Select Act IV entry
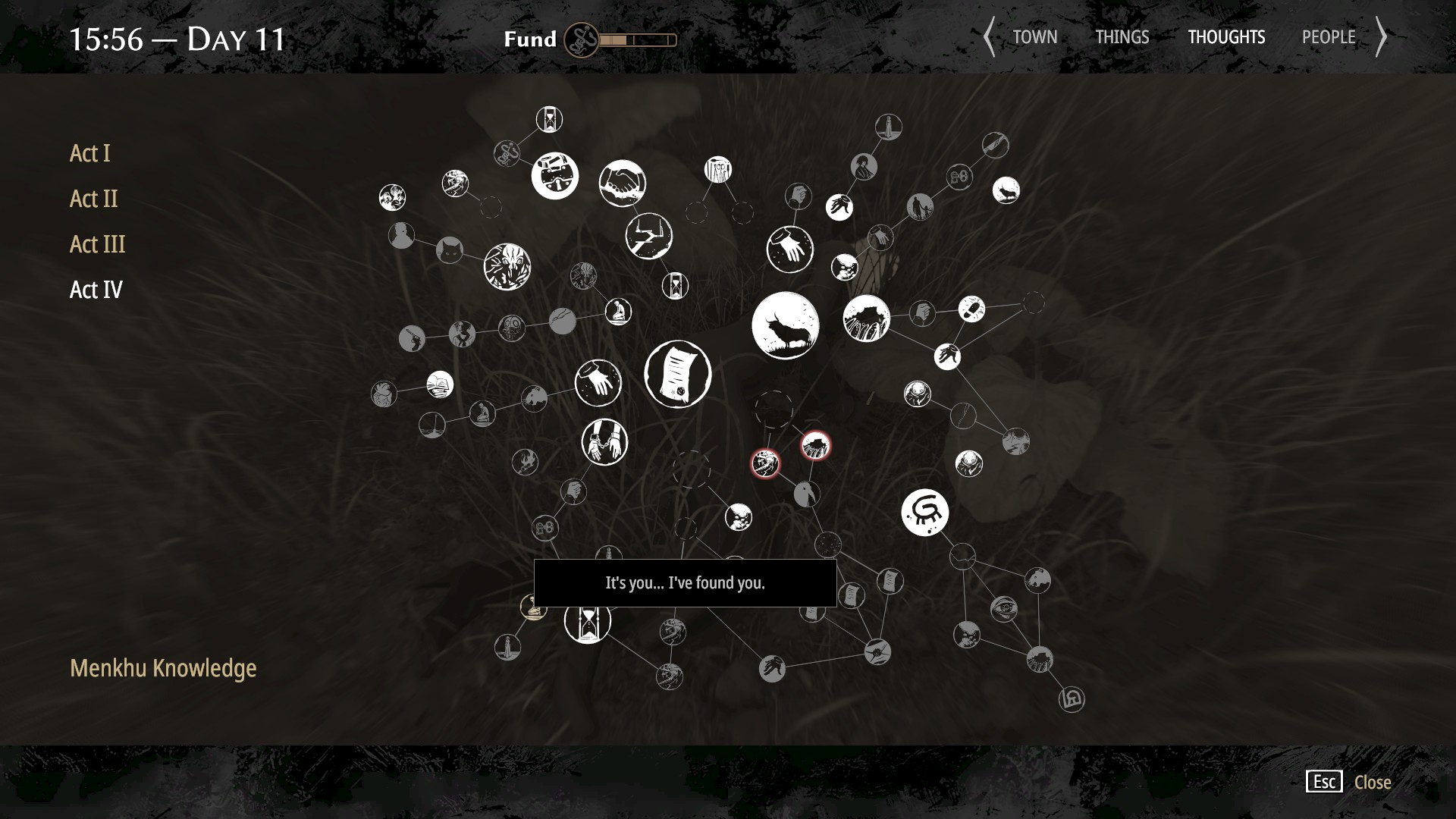 click(96, 290)
